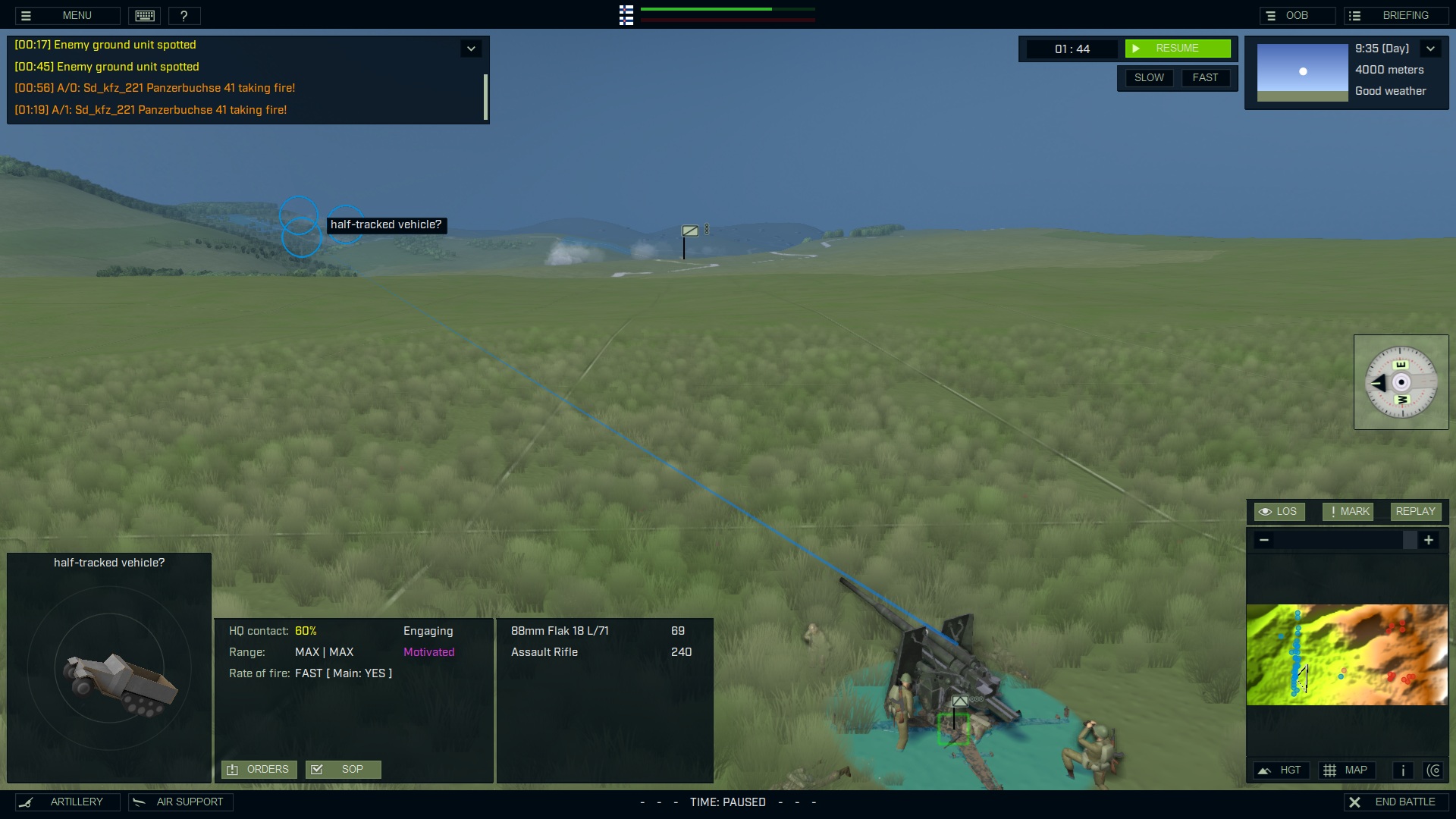Open the SOP settings for the unit
Viewport: 1456px width, 819px height.
click(x=343, y=769)
